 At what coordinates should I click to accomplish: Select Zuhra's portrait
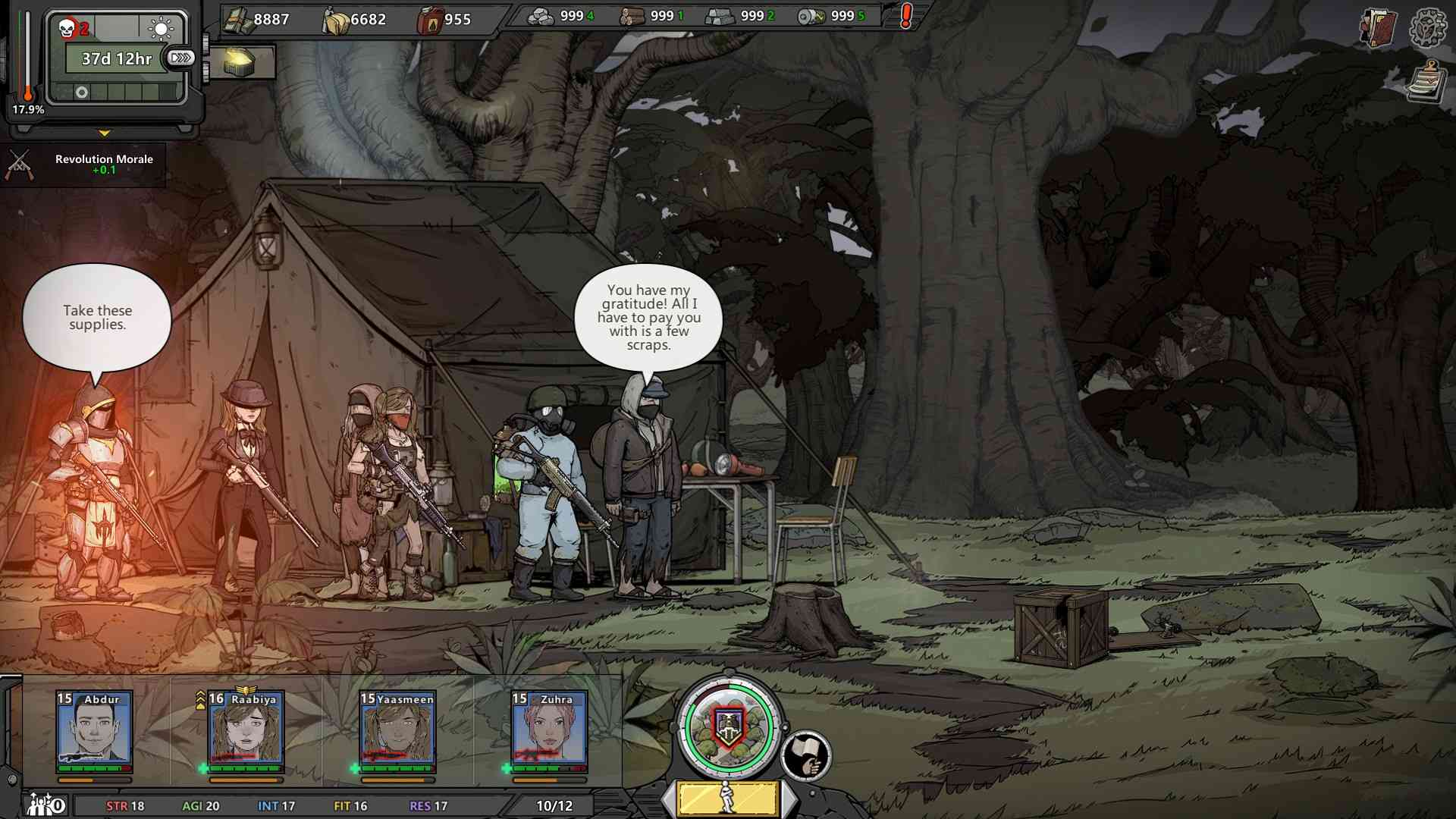549,728
